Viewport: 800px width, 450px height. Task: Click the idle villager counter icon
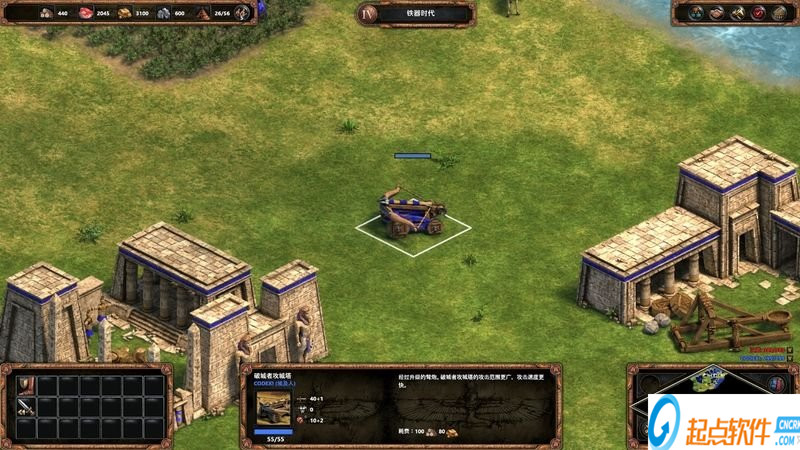click(x=242, y=13)
